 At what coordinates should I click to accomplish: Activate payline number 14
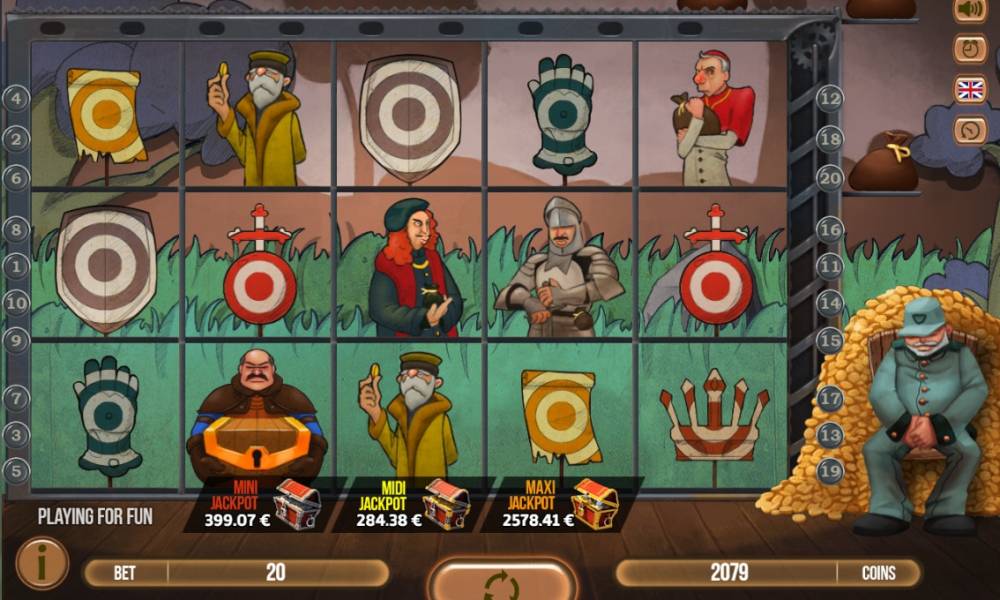click(x=830, y=302)
